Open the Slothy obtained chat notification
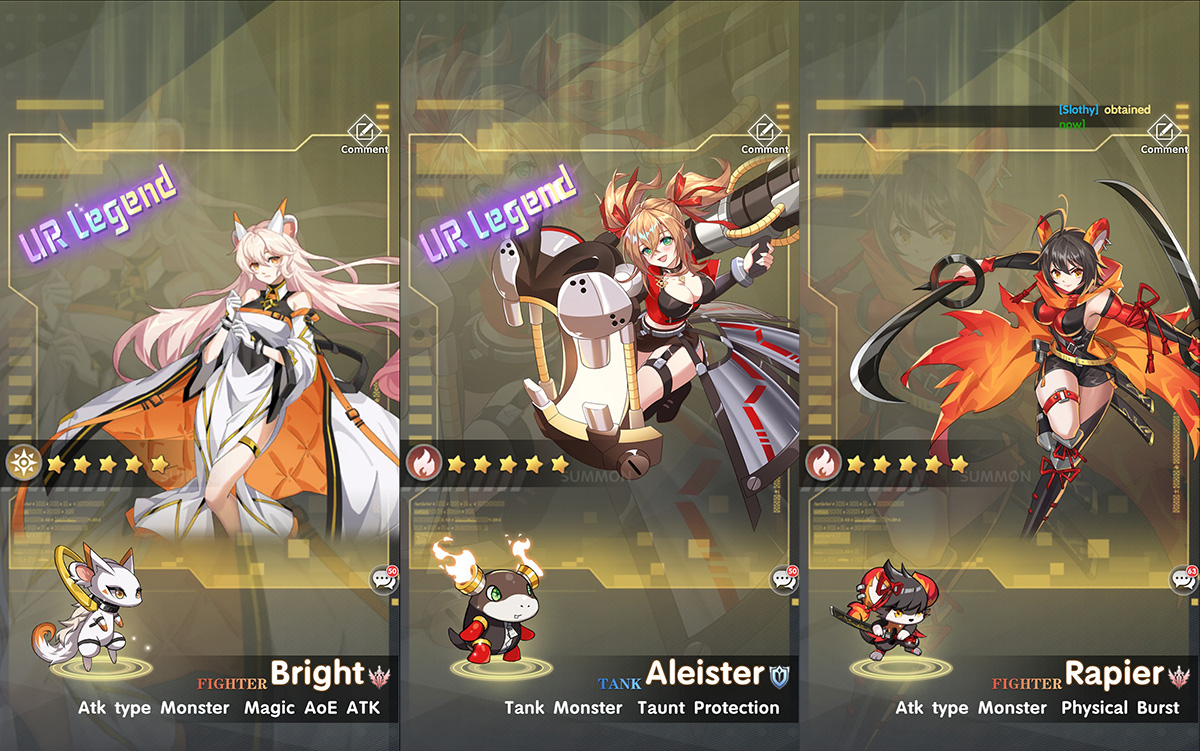 pyautogui.click(x=1104, y=116)
